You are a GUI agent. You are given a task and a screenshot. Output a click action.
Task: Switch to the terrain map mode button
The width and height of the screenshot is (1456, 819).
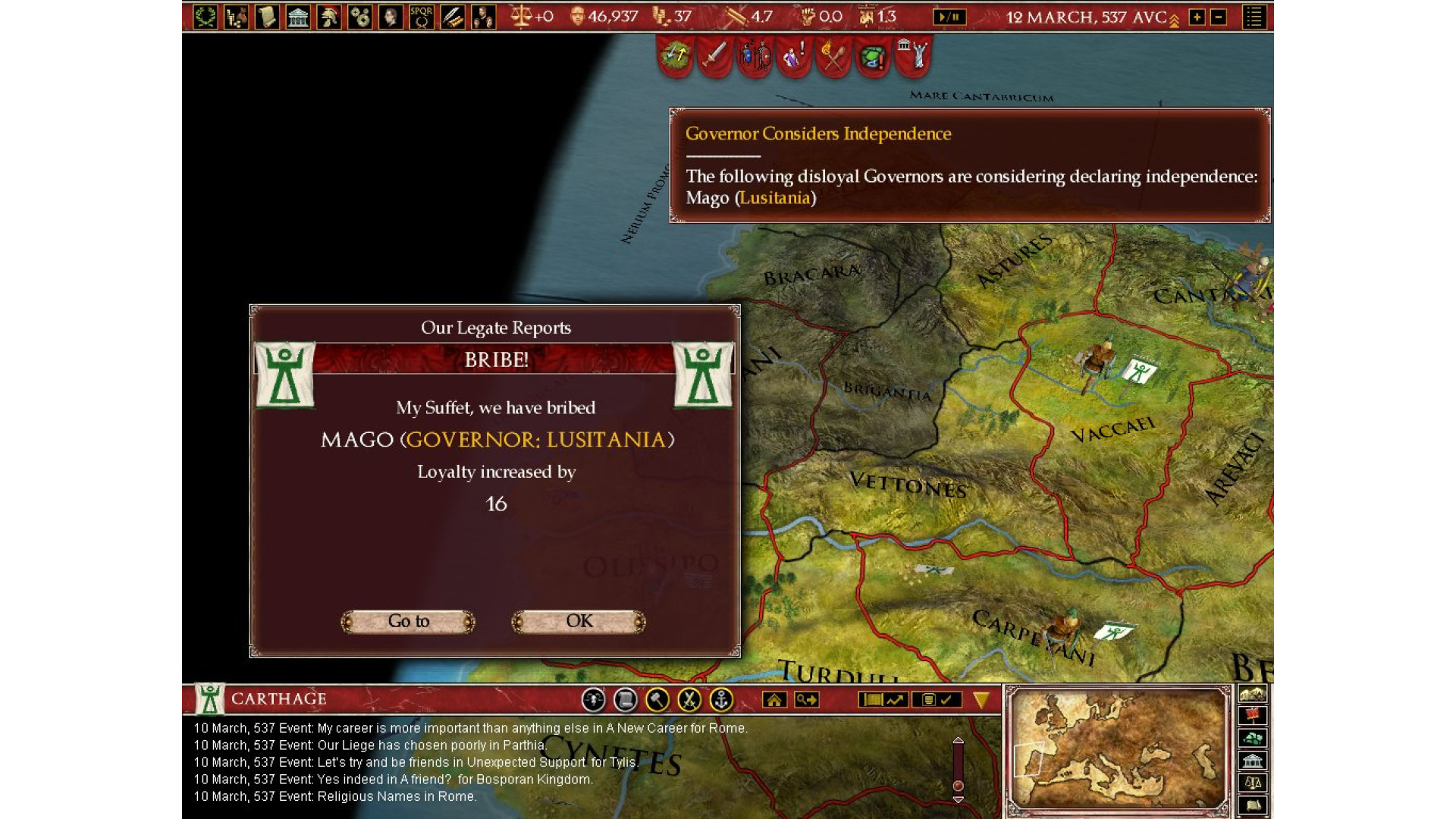click(x=1252, y=694)
